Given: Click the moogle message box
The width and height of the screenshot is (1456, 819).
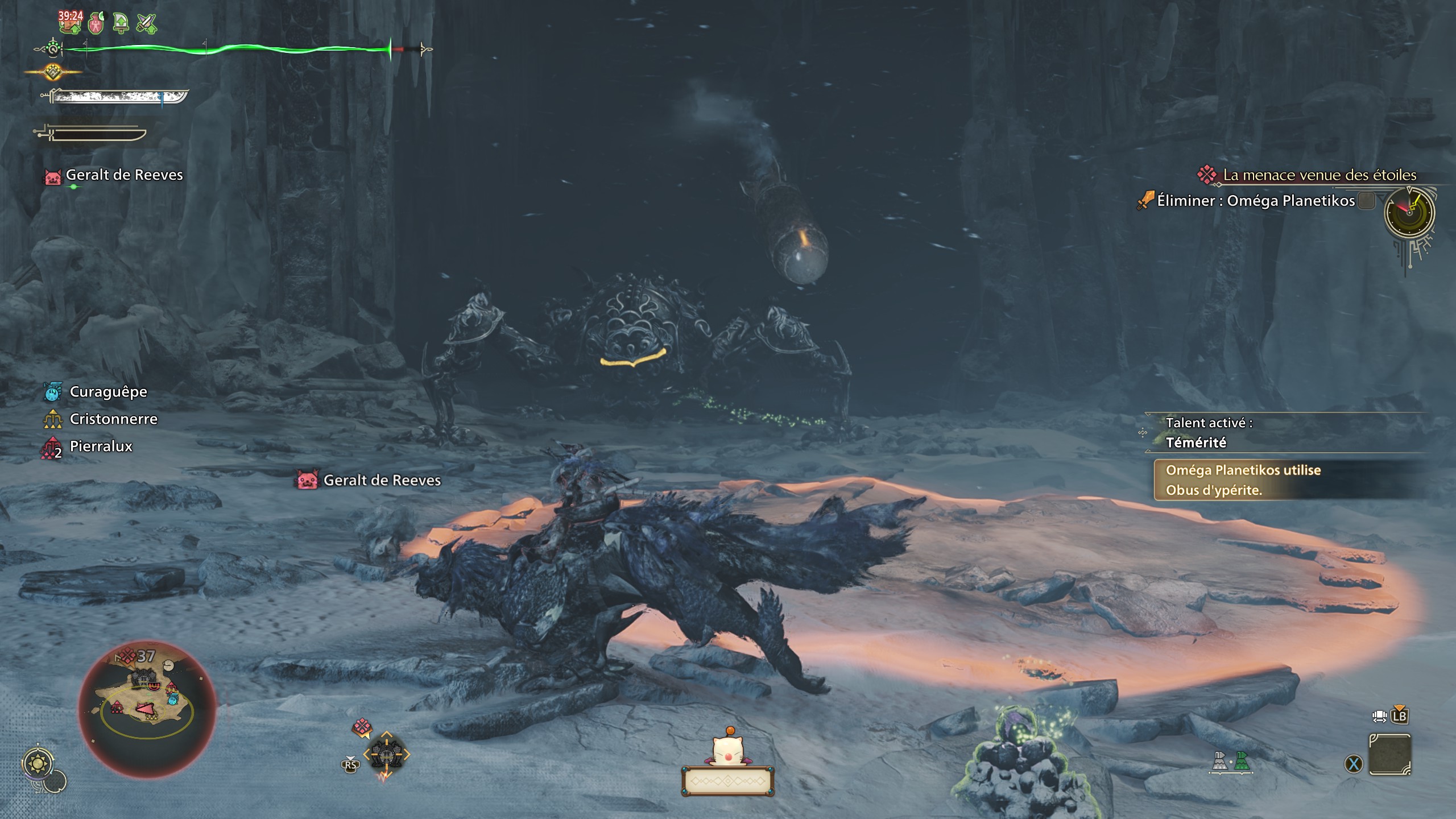Looking at the screenshot, I should 727,781.
